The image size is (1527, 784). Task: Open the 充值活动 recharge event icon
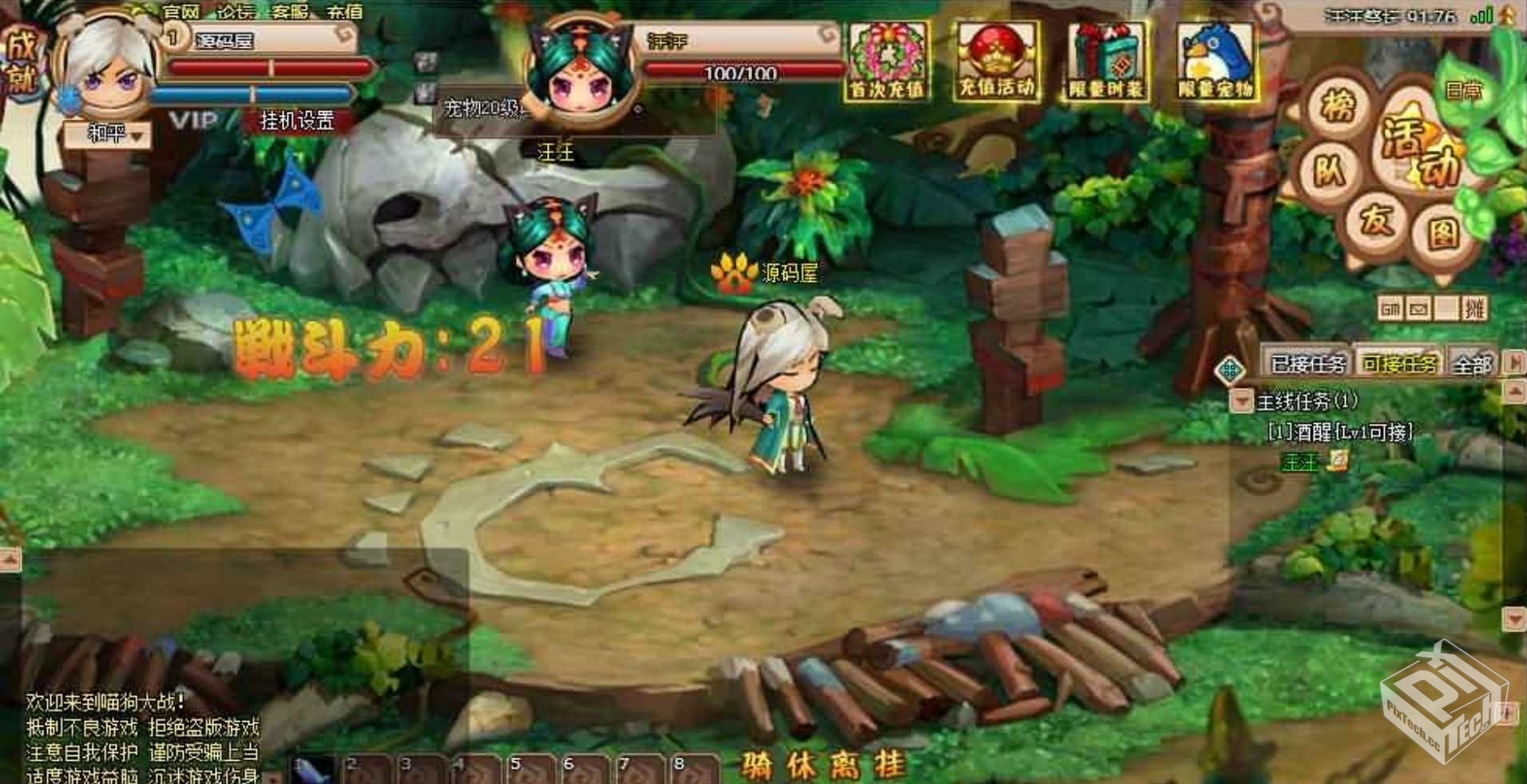tap(997, 61)
